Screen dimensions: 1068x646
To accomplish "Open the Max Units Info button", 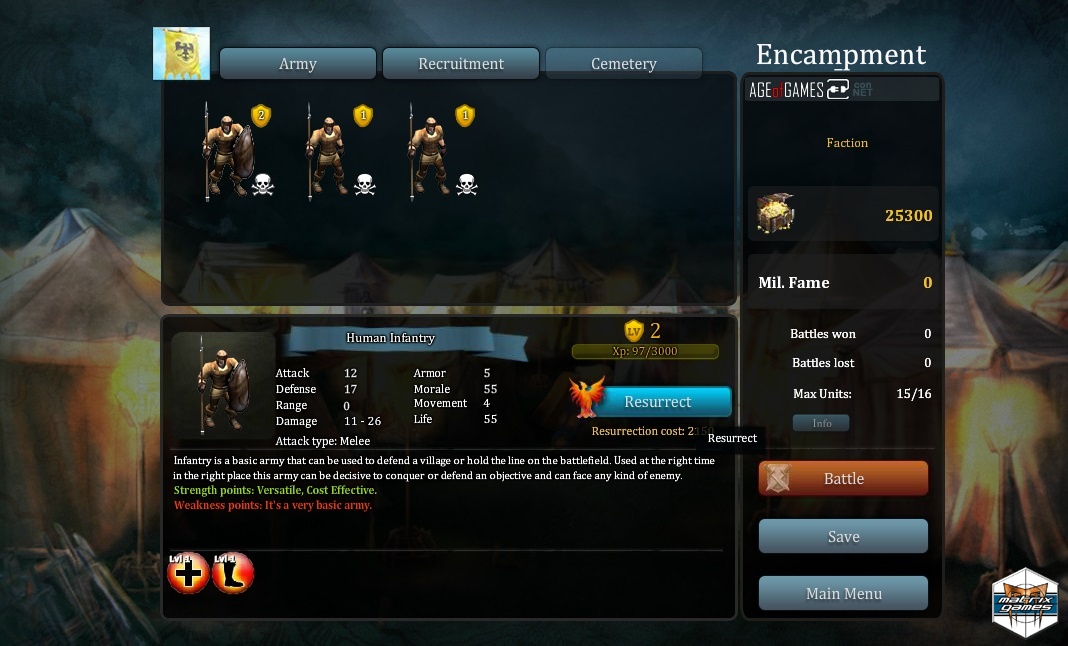I will [821, 423].
